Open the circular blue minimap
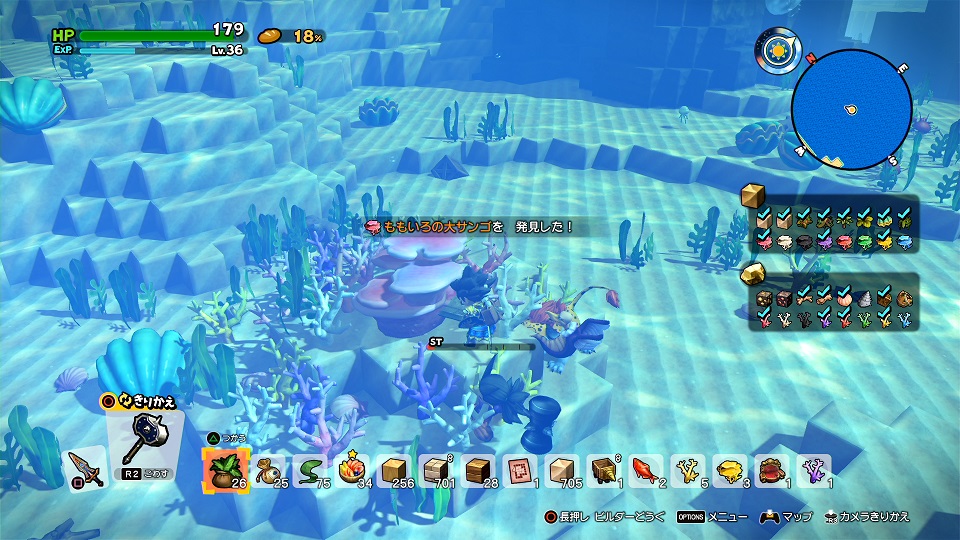960x540 pixels. pos(851,108)
